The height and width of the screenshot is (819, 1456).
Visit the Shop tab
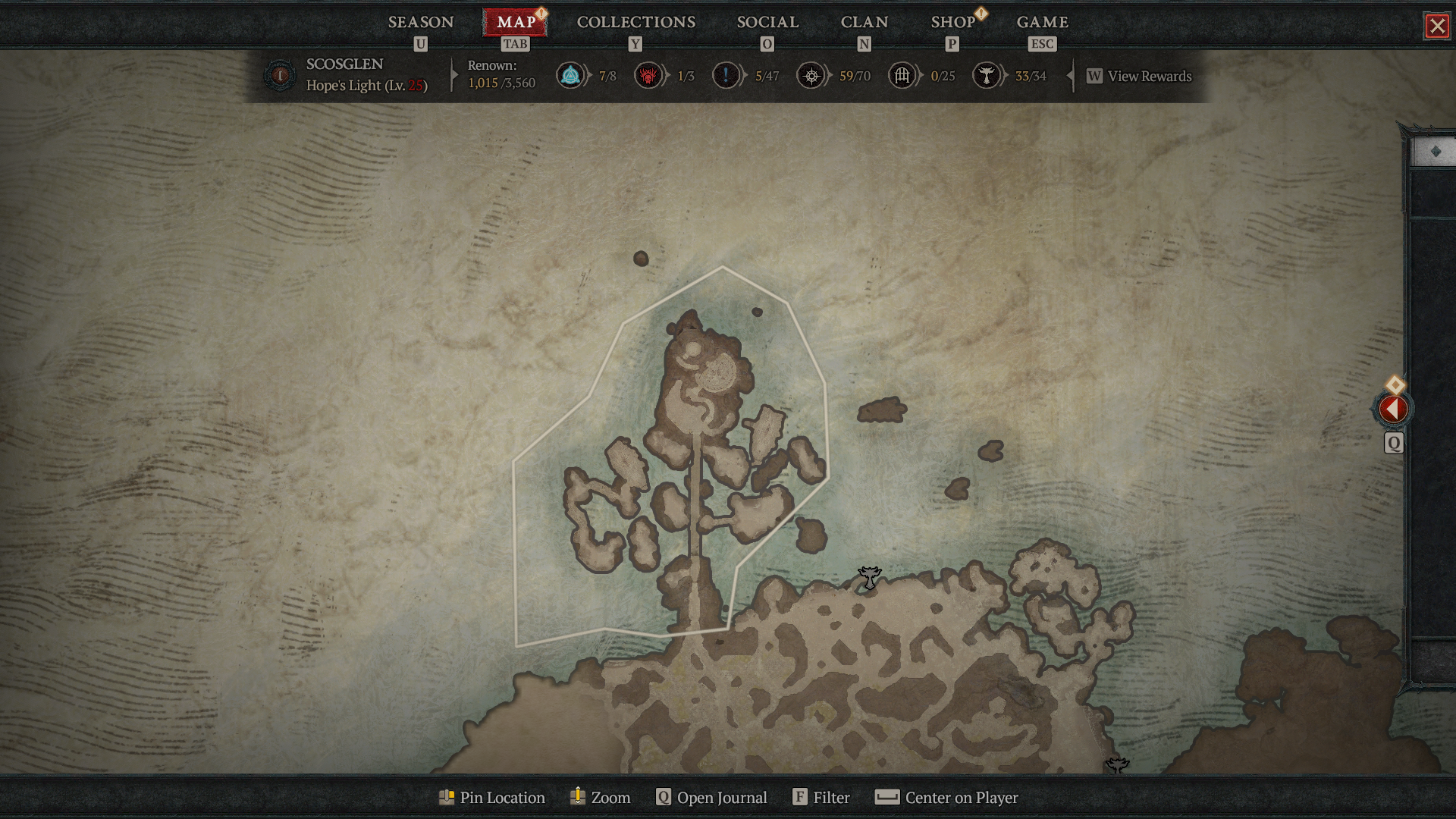[x=952, y=23]
